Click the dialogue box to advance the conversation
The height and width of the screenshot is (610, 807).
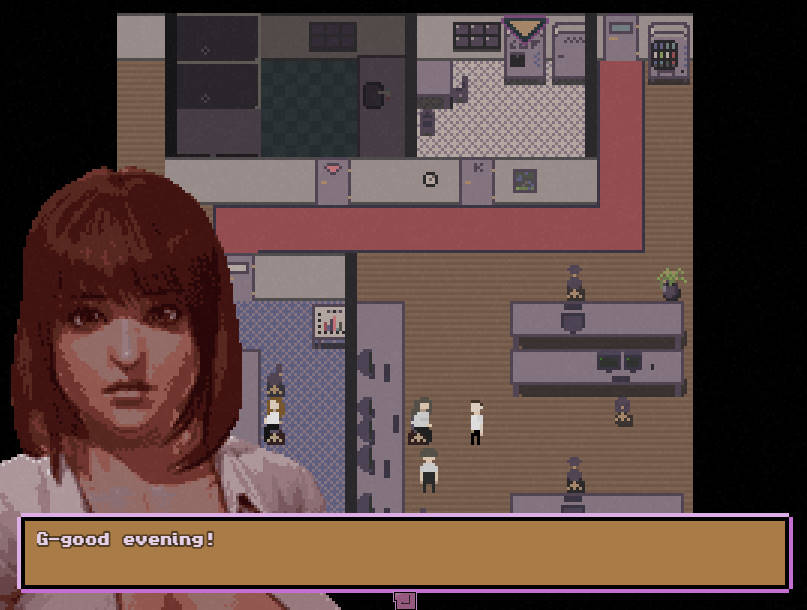tap(404, 552)
